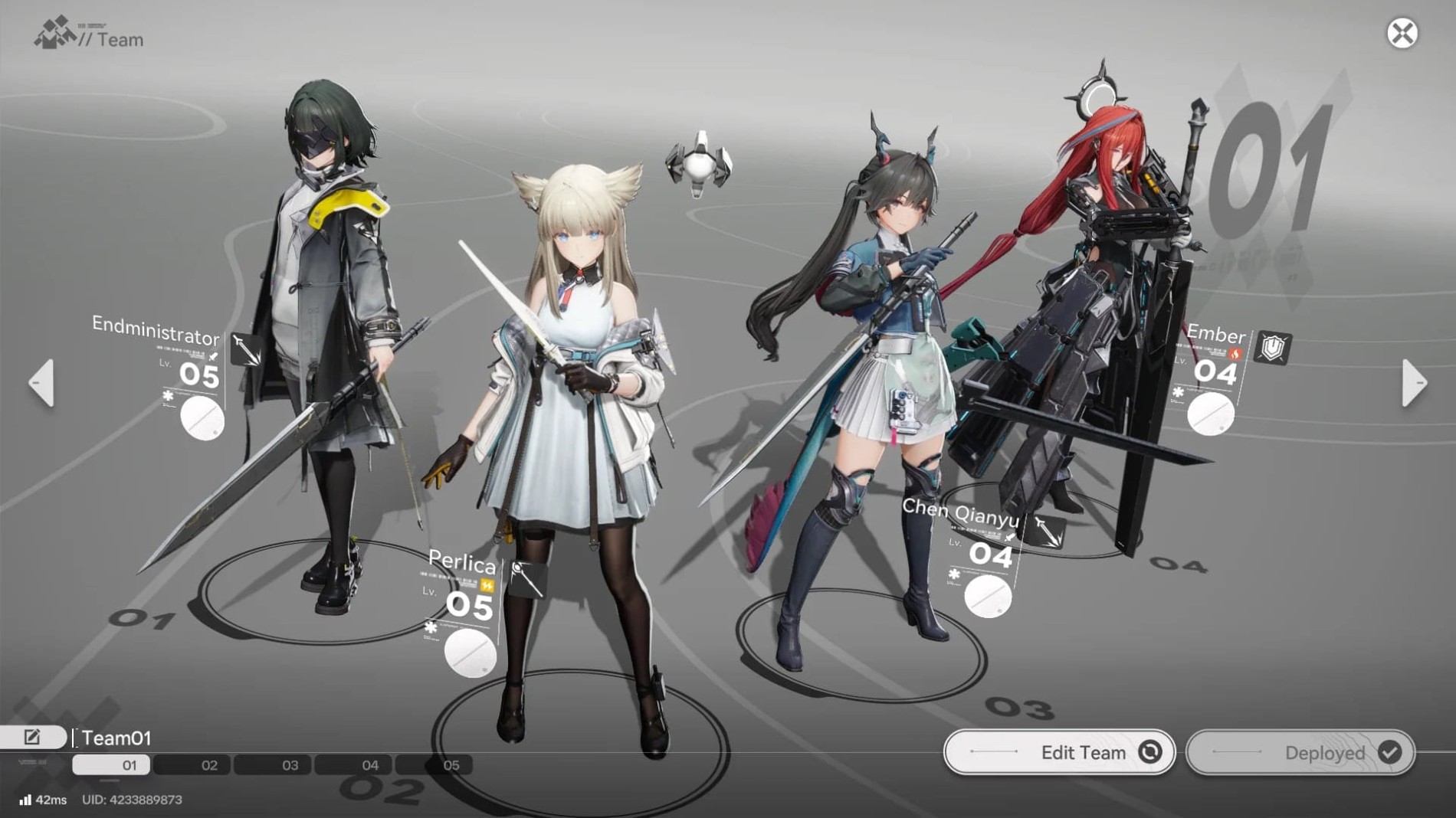Close the Team screen
Image resolution: width=1456 pixels, height=818 pixels.
point(1402,34)
